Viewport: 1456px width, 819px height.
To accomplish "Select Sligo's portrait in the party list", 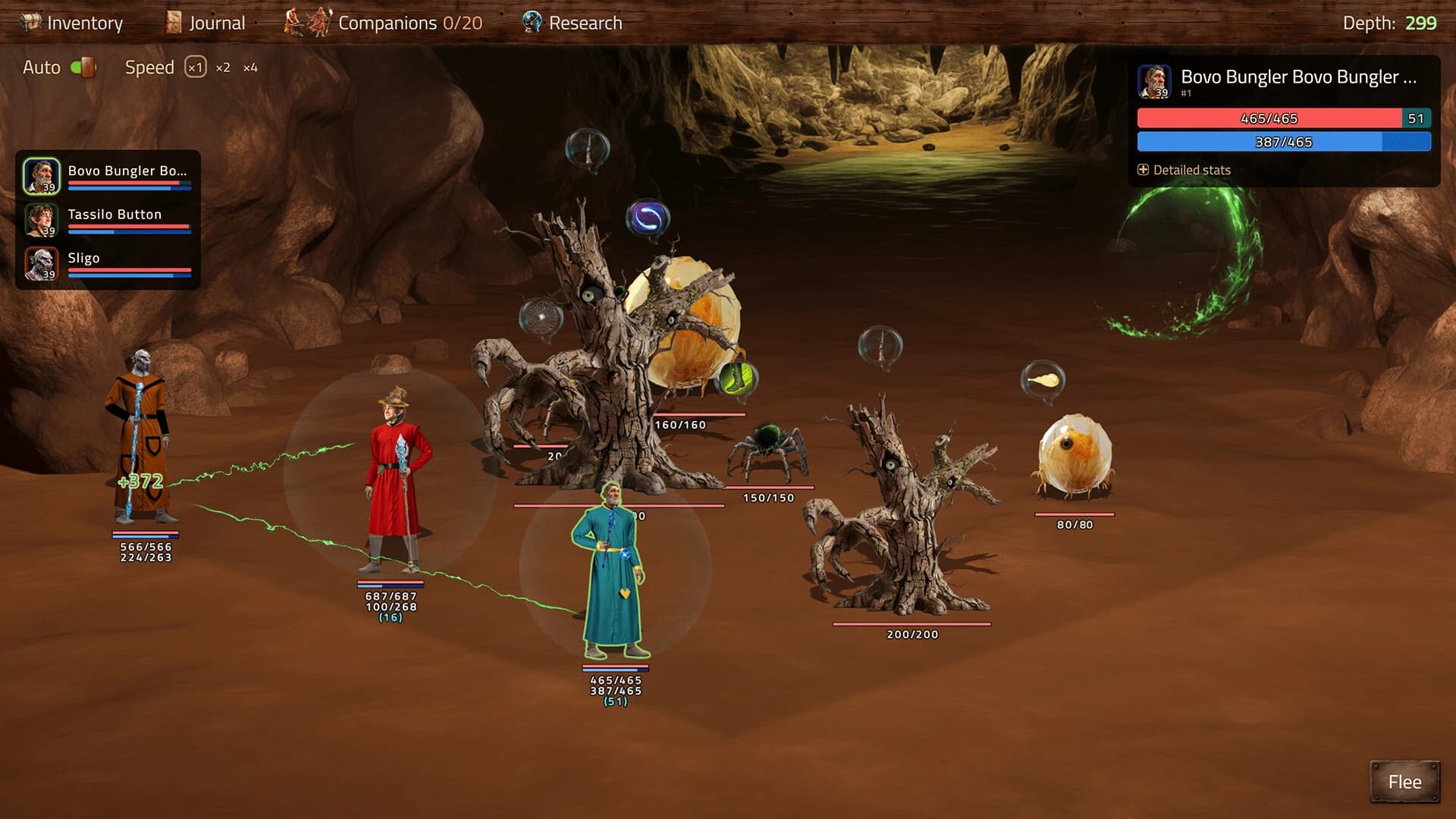I will [43, 264].
